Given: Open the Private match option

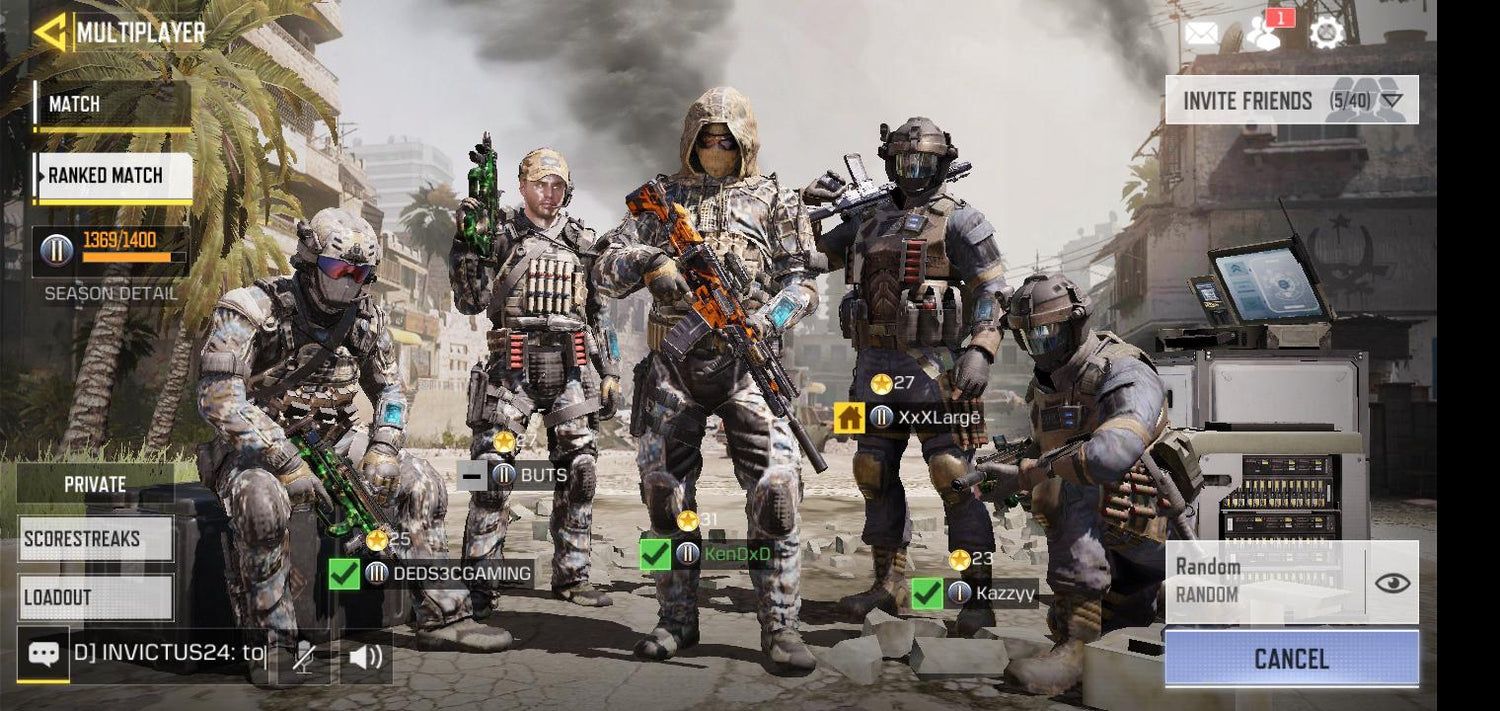Looking at the screenshot, I should pos(95,484).
